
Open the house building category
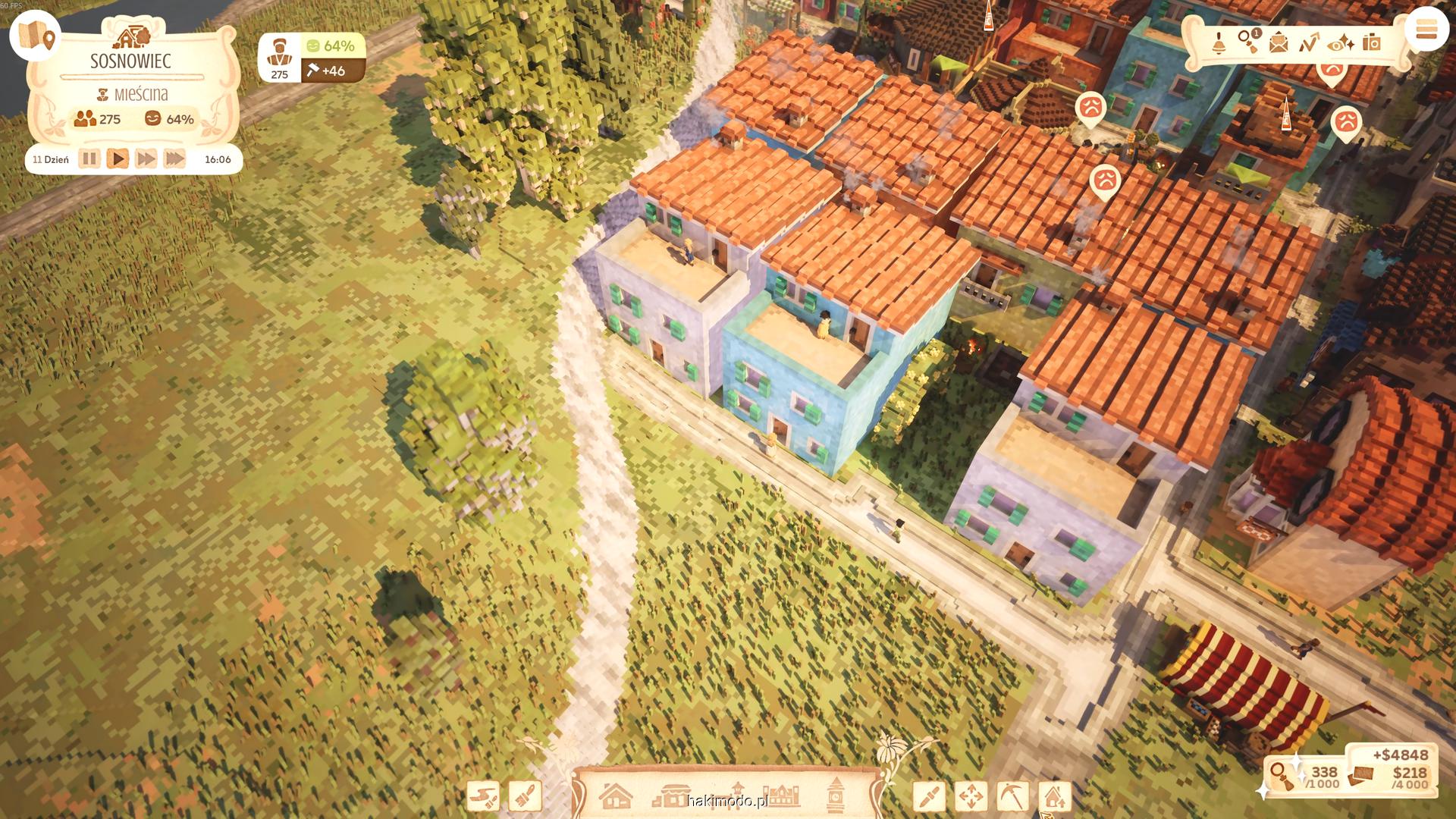pyautogui.click(x=615, y=795)
